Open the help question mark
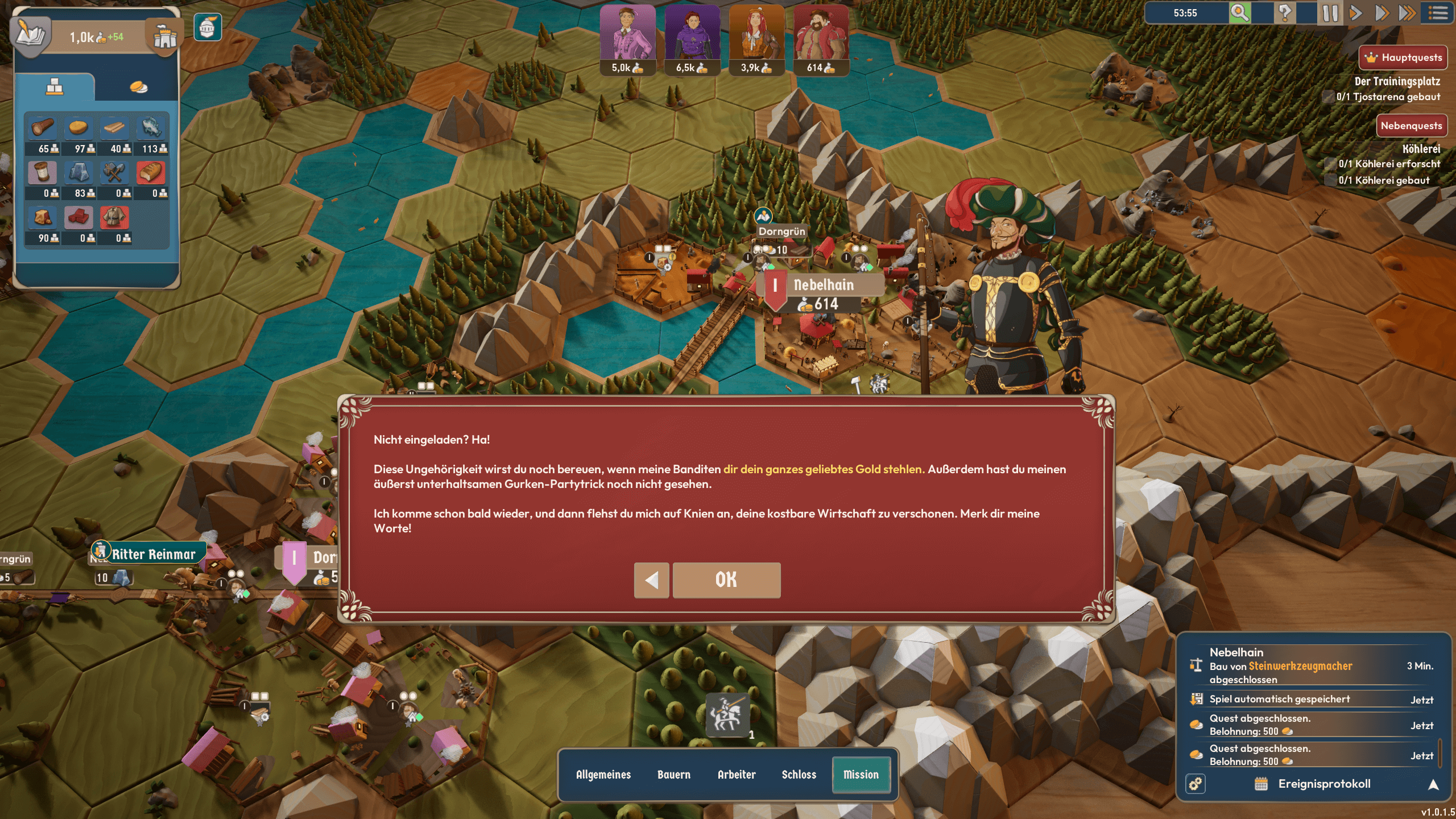1456x819 pixels. pyautogui.click(x=1285, y=13)
